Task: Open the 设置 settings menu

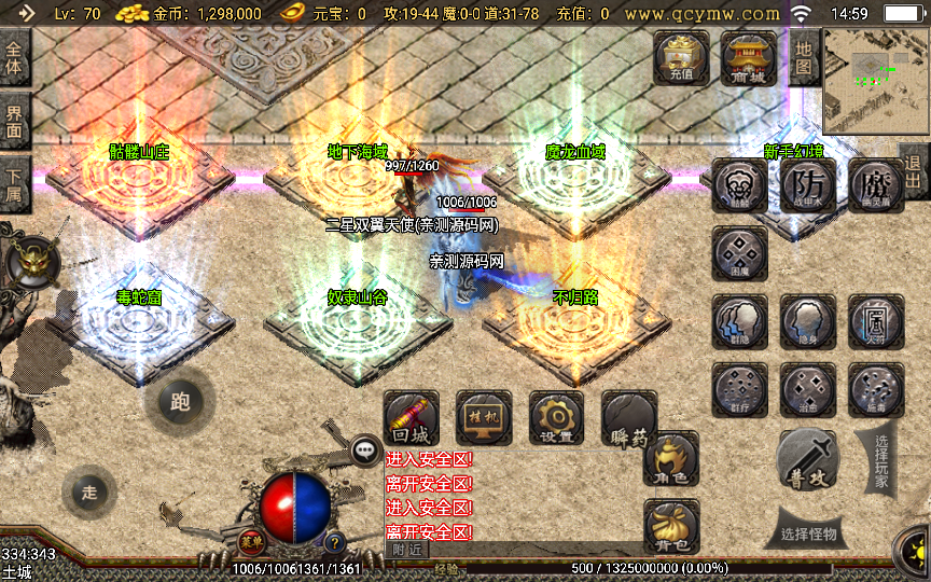Action: click(556, 418)
